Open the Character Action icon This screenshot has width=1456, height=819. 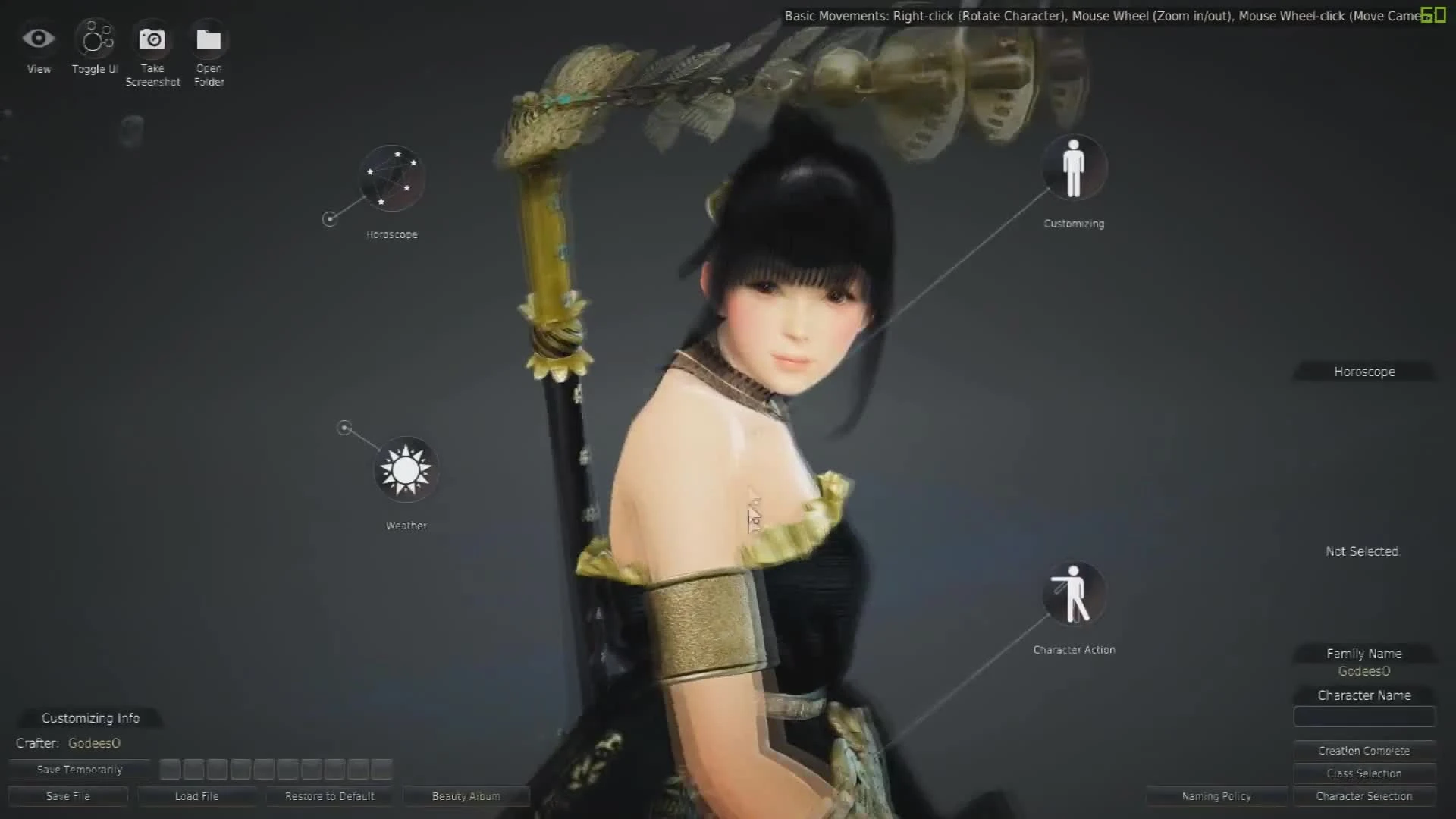pos(1074,594)
